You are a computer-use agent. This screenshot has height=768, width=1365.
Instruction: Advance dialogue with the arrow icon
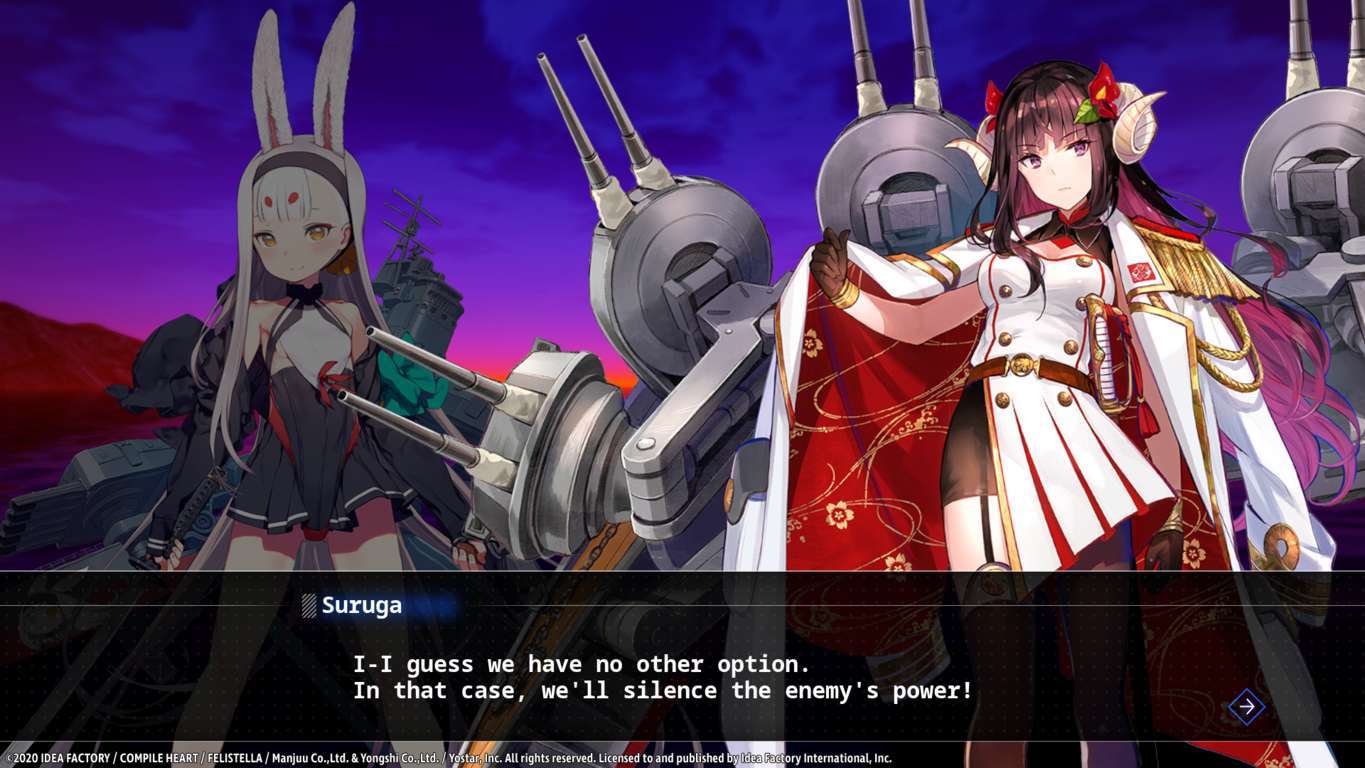1246,707
